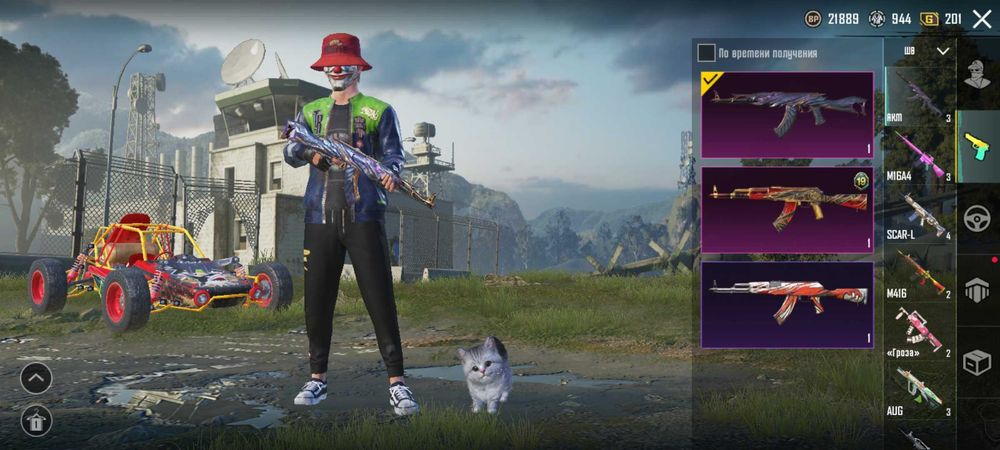This screenshot has height=450, width=1000.
Task: Open the helmet gear tab
Action: click(x=978, y=290)
